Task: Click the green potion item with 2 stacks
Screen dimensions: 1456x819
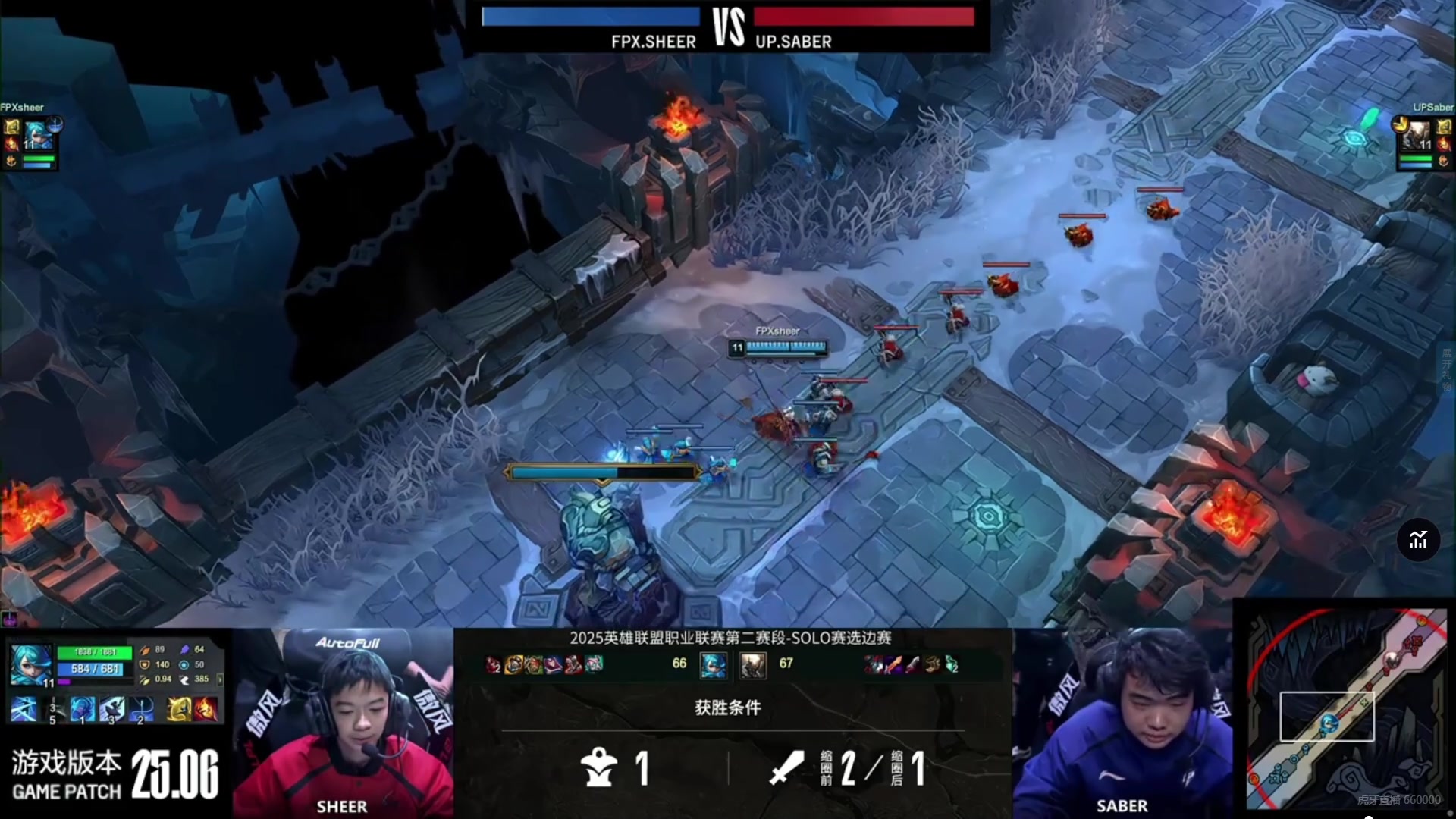Action: click(952, 665)
